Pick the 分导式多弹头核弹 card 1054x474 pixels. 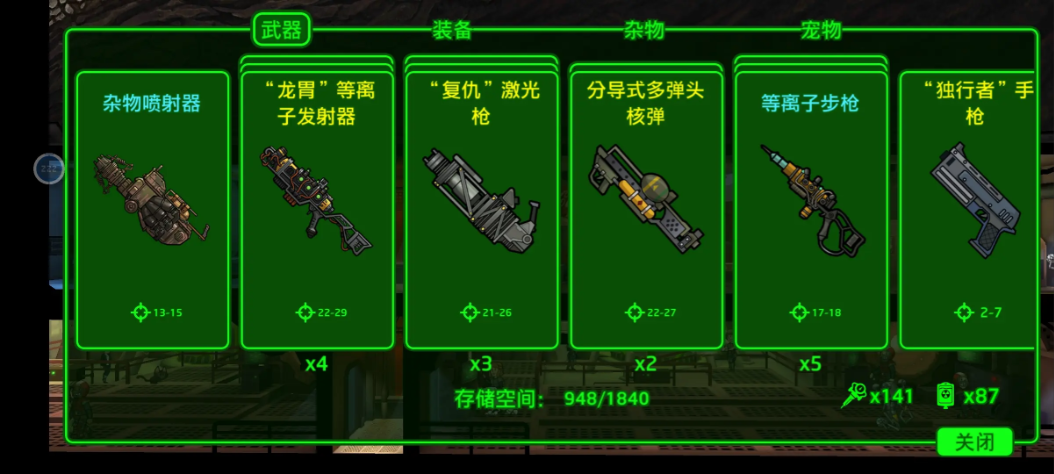point(646,210)
